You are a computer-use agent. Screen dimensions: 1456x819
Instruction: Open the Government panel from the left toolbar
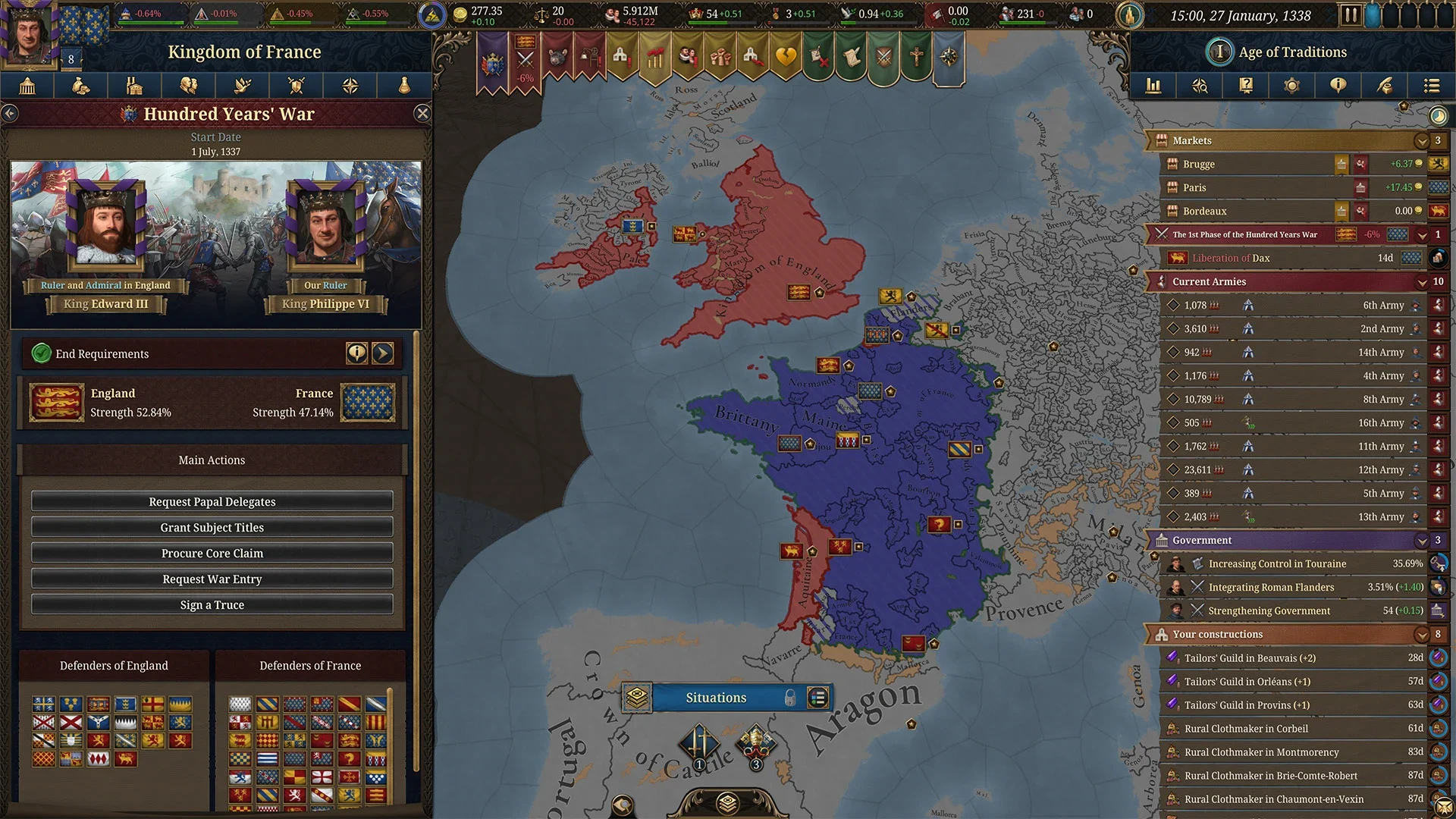27,86
